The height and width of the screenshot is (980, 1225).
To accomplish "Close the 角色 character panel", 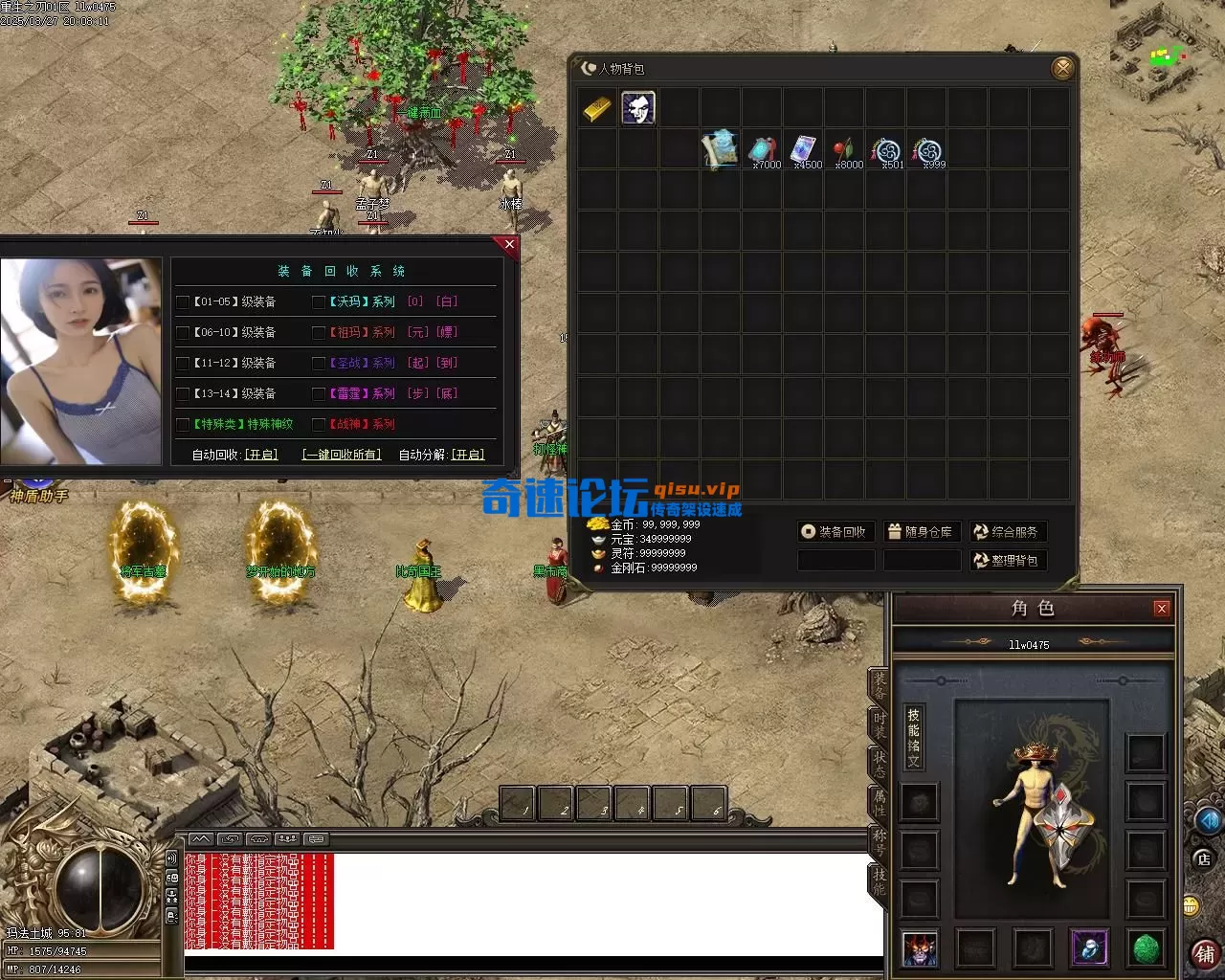I will coord(1161,609).
